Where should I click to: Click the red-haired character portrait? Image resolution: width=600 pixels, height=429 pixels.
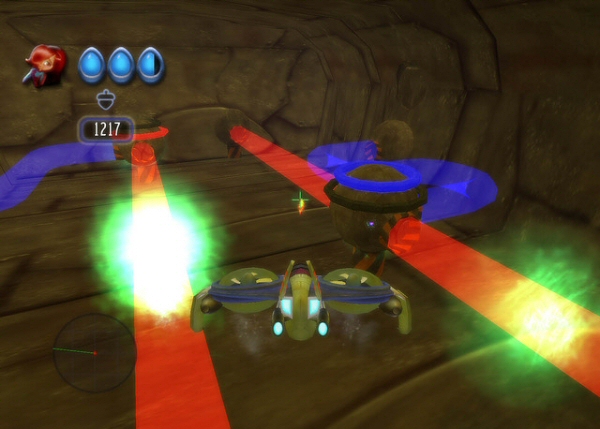[47, 64]
